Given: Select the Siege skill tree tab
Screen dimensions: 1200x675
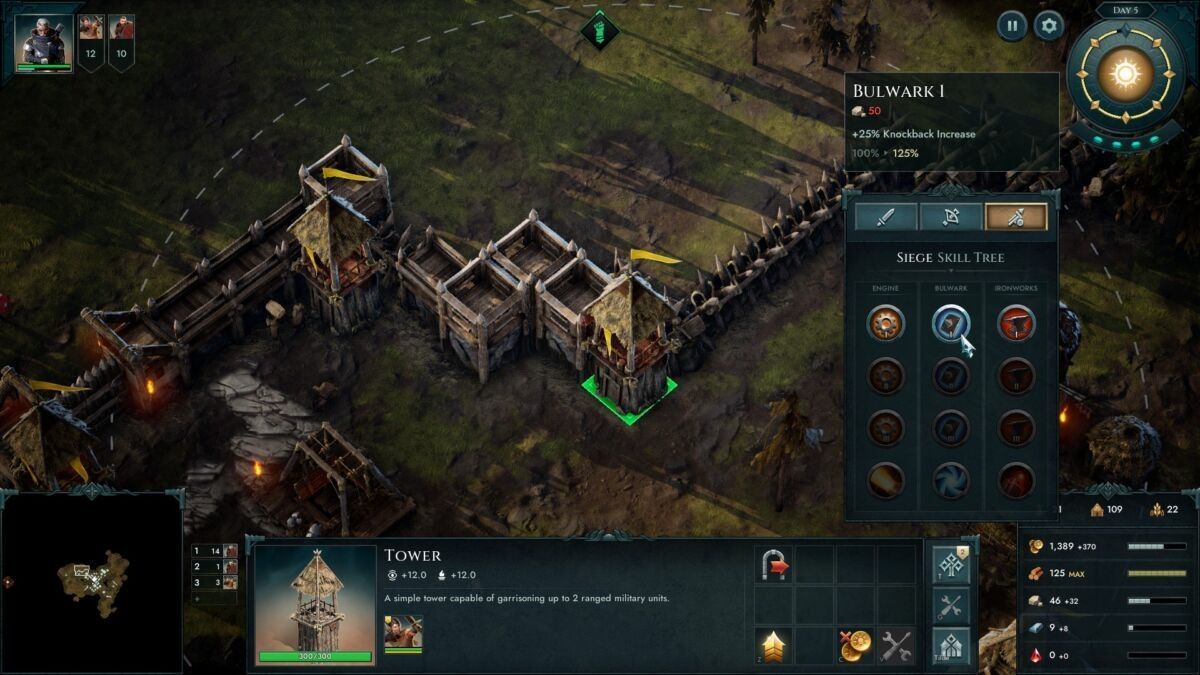Looking at the screenshot, I should tap(1016, 216).
